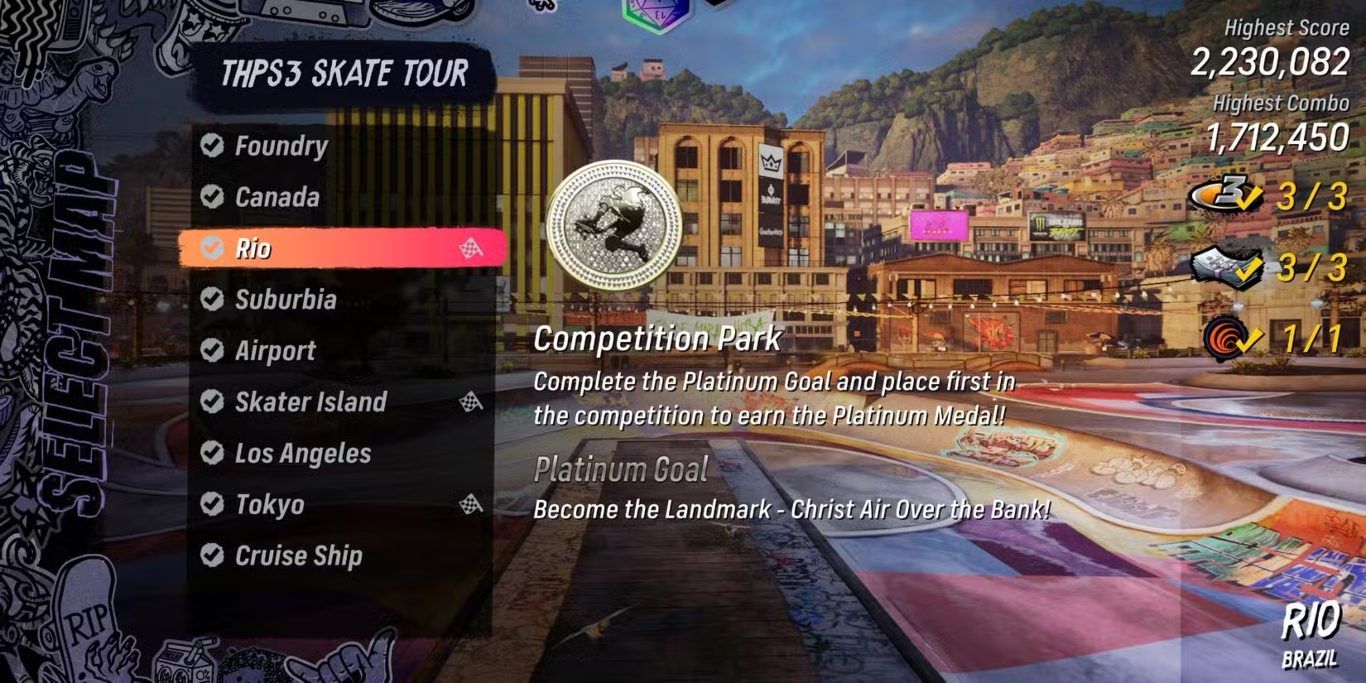
Task: Pick the Suburbia level
Action: point(285,299)
